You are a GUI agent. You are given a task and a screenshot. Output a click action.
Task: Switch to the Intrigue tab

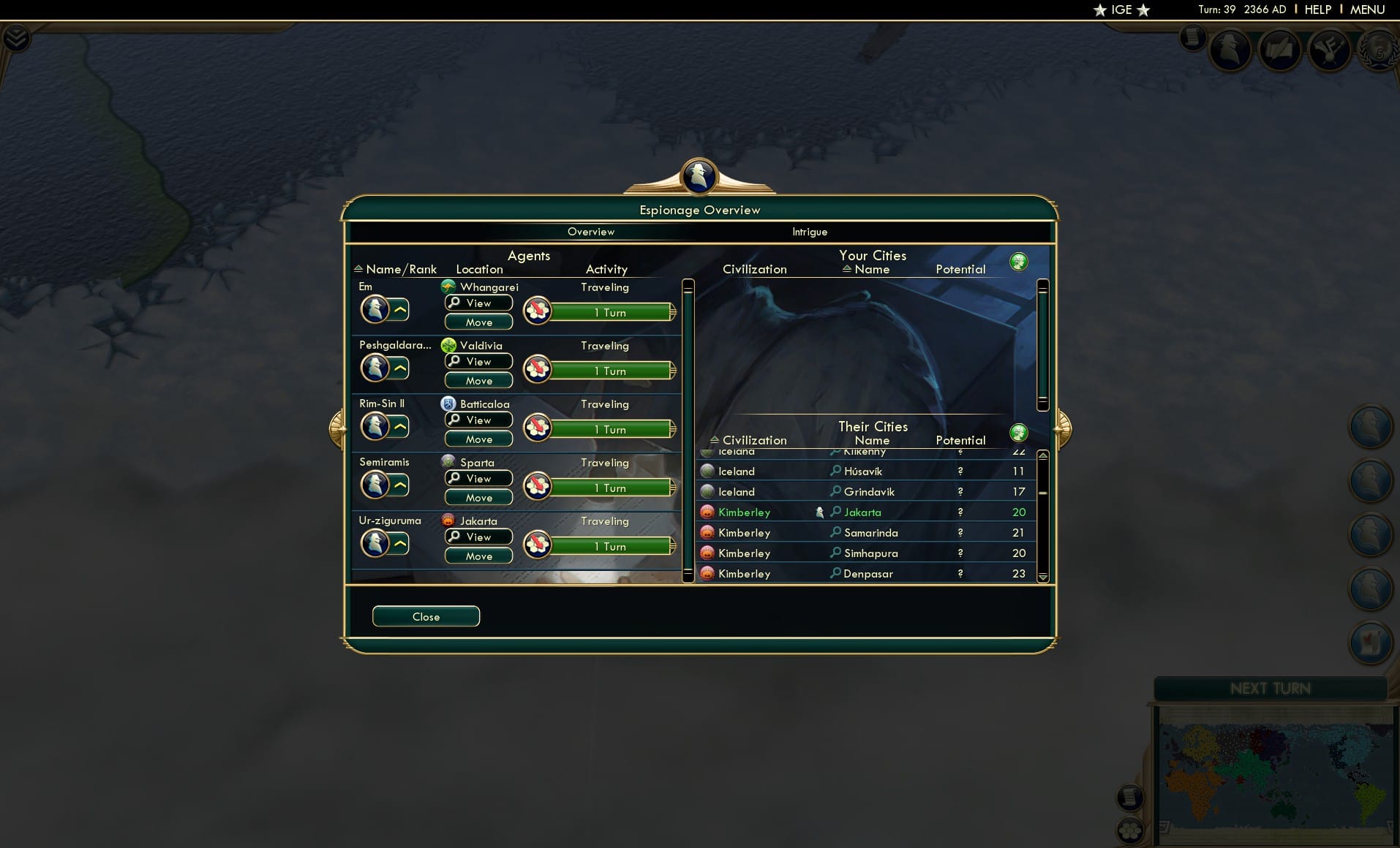pyautogui.click(x=809, y=232)
